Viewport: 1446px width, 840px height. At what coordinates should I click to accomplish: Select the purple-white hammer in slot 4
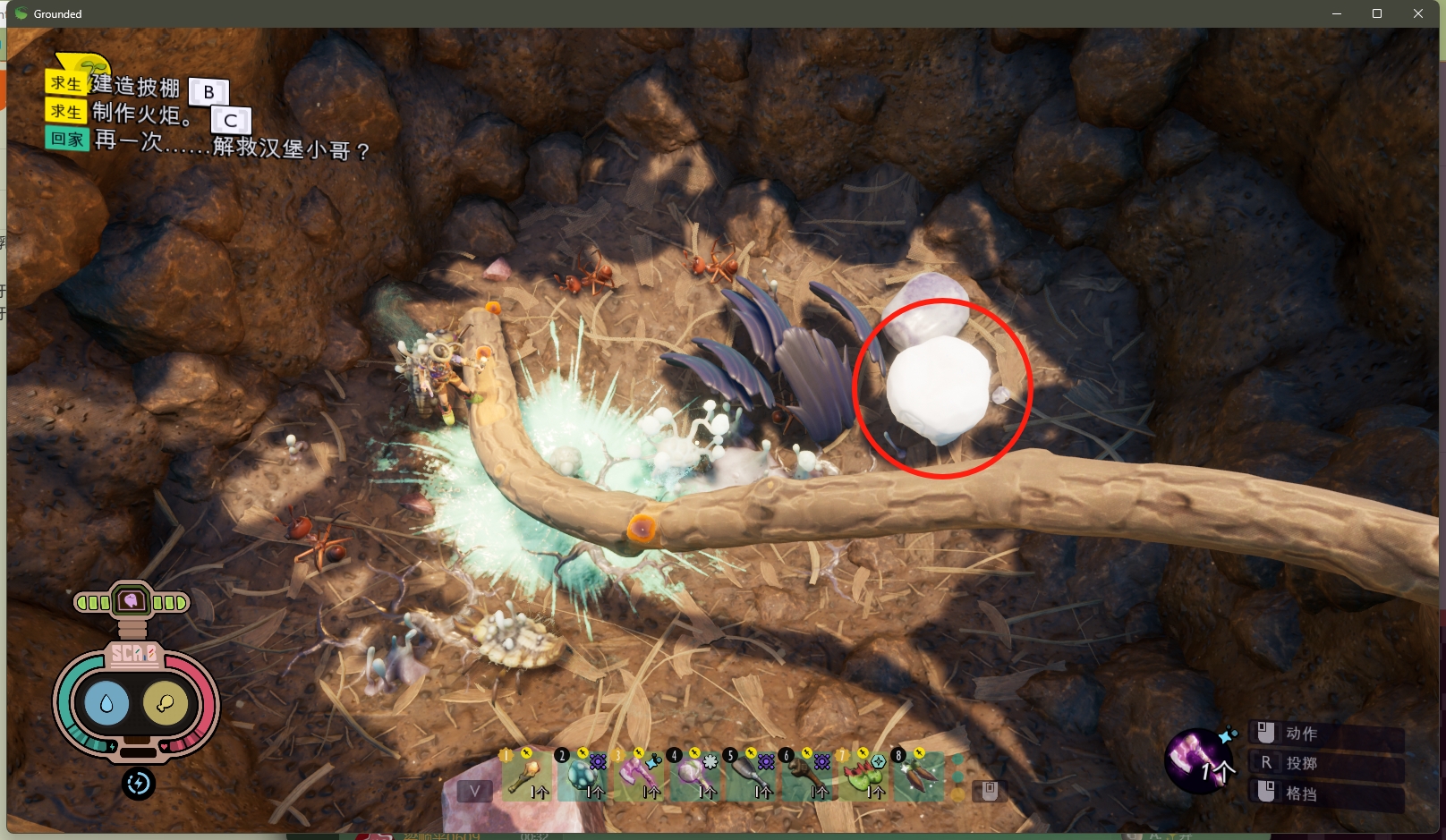(695, 775)
